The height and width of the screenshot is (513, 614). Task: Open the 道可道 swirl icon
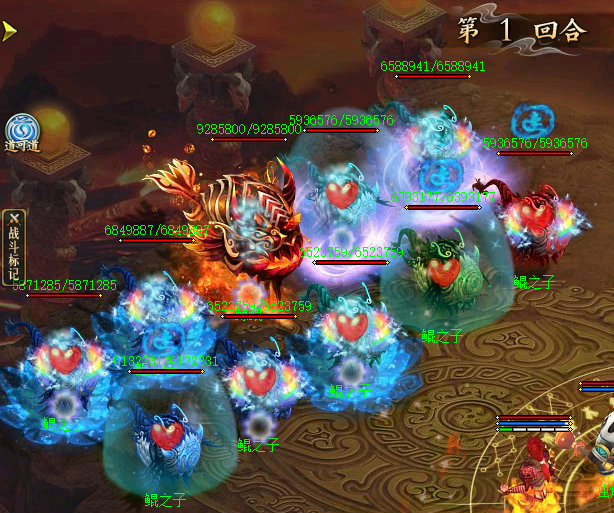22,131
